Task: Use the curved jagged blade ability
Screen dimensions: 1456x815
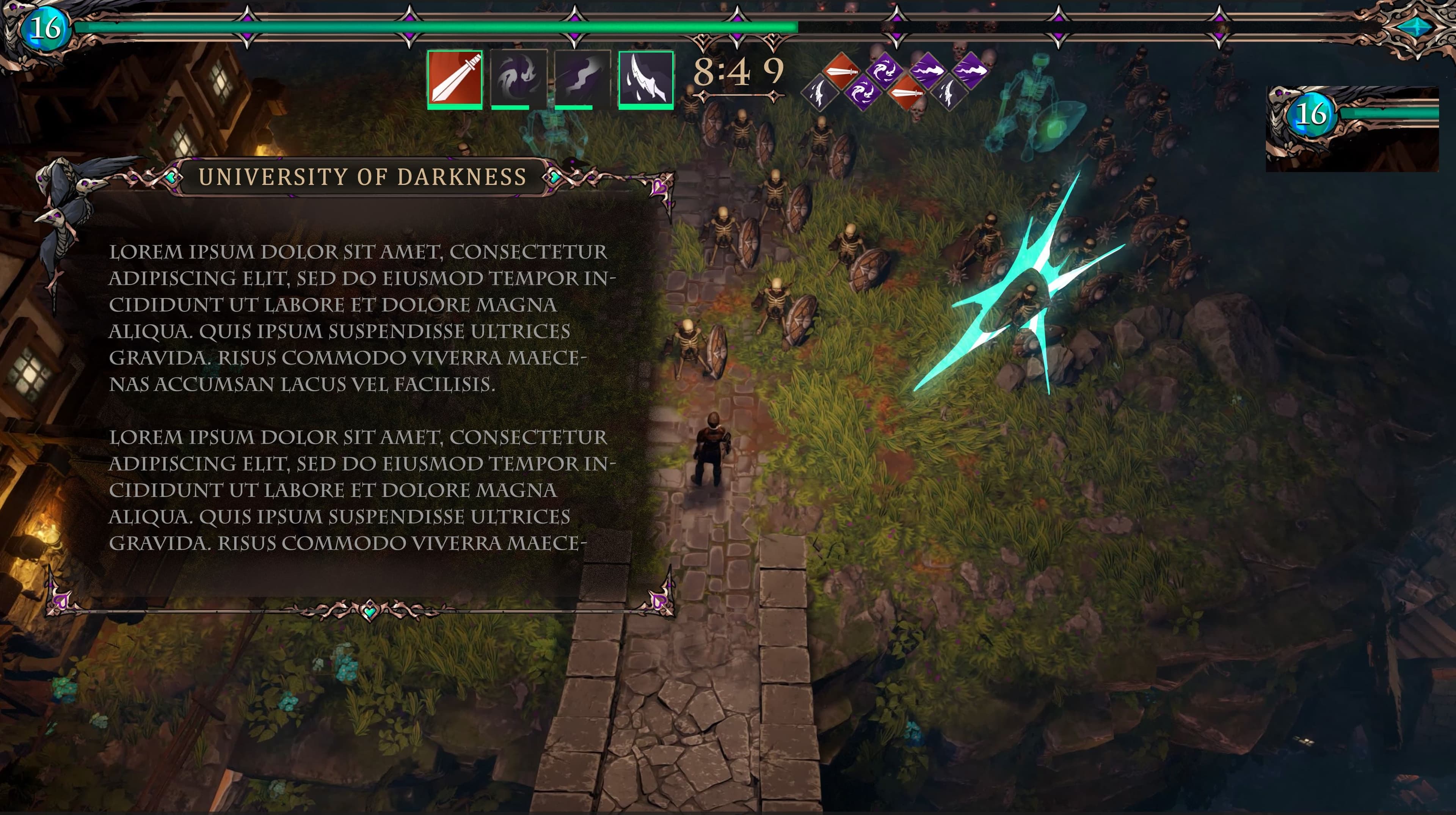Action: [646, 79]
